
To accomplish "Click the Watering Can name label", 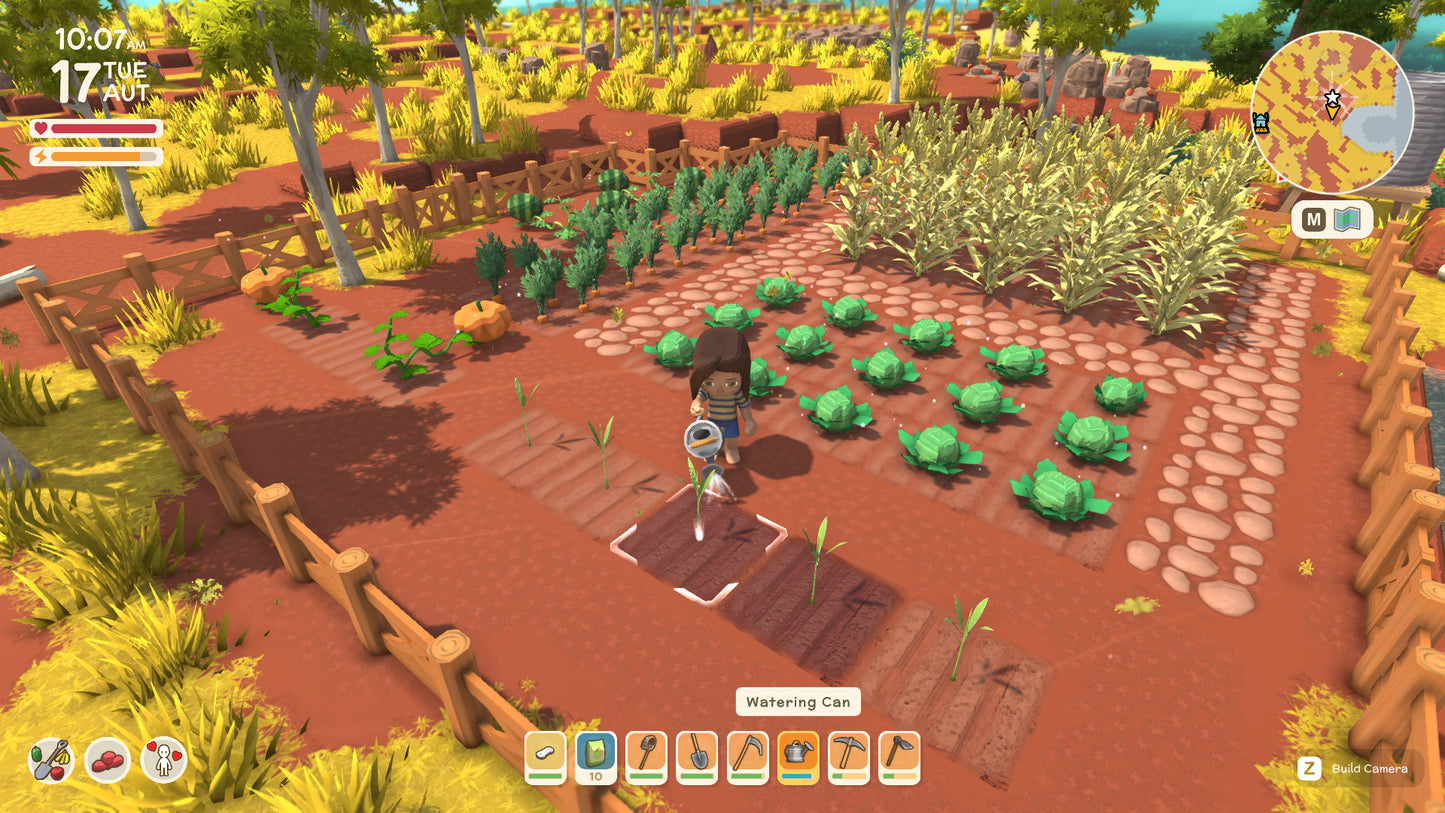I will (797, 702).
